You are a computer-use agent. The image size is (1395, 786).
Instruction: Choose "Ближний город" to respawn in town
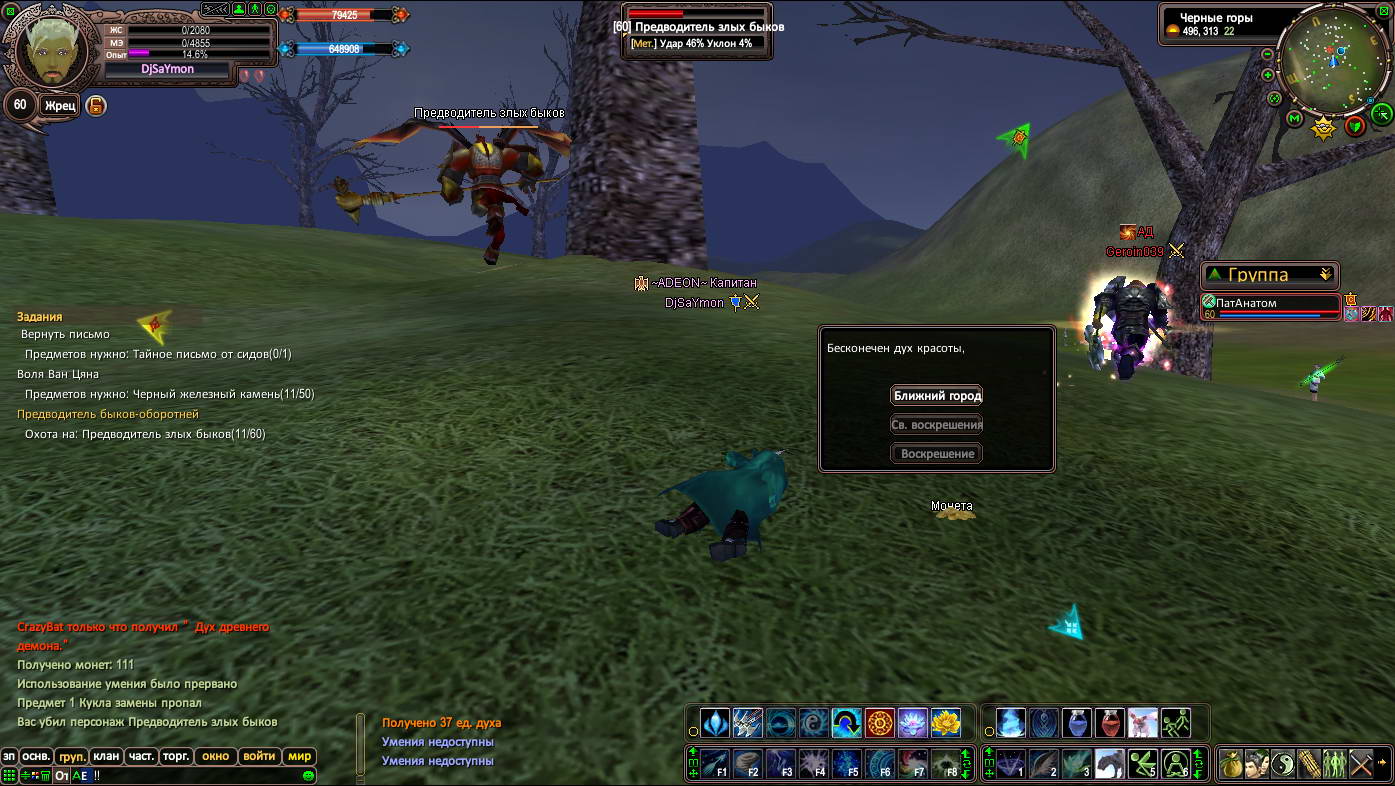pos(936,396)
